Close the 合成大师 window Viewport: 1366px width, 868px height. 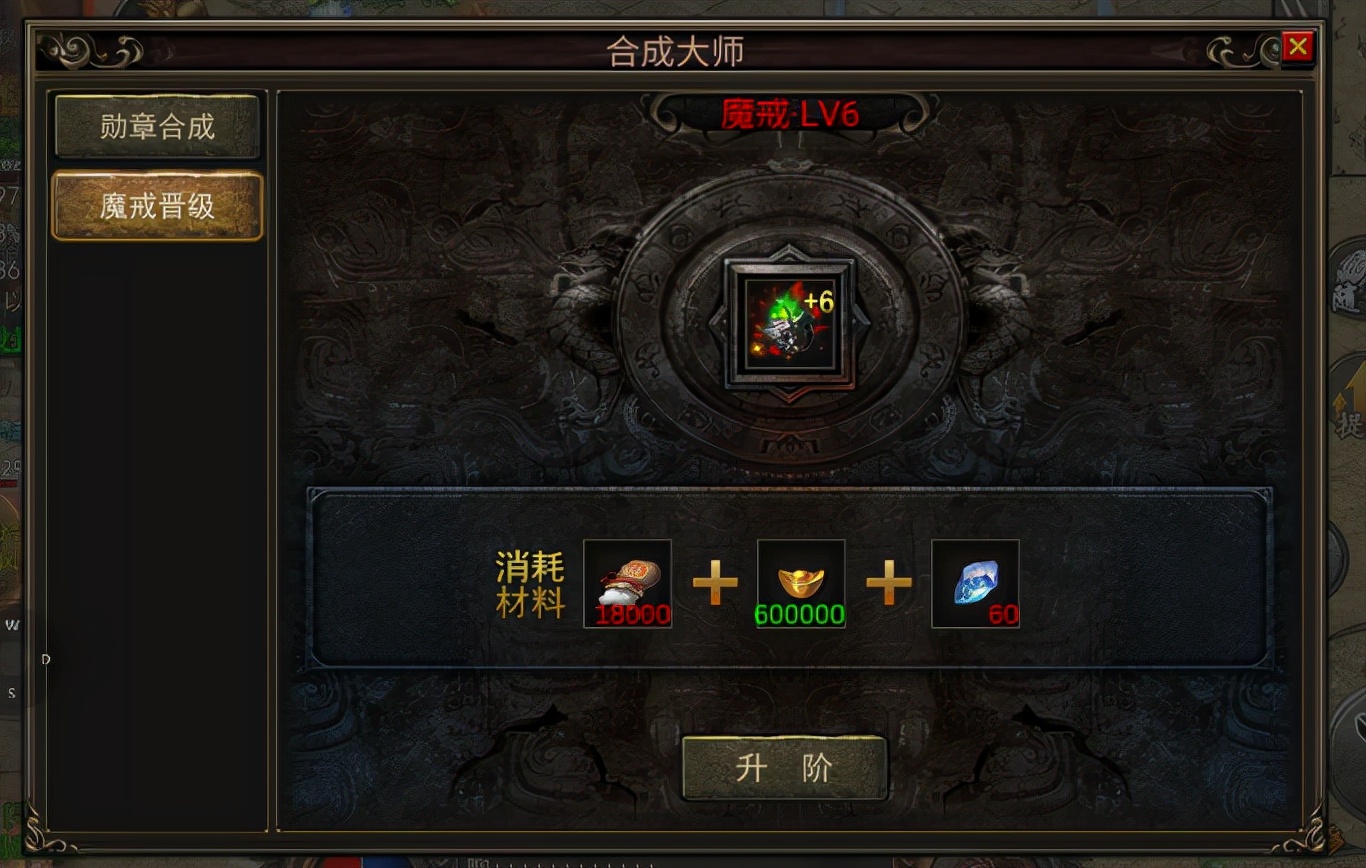coord(1298,46)
